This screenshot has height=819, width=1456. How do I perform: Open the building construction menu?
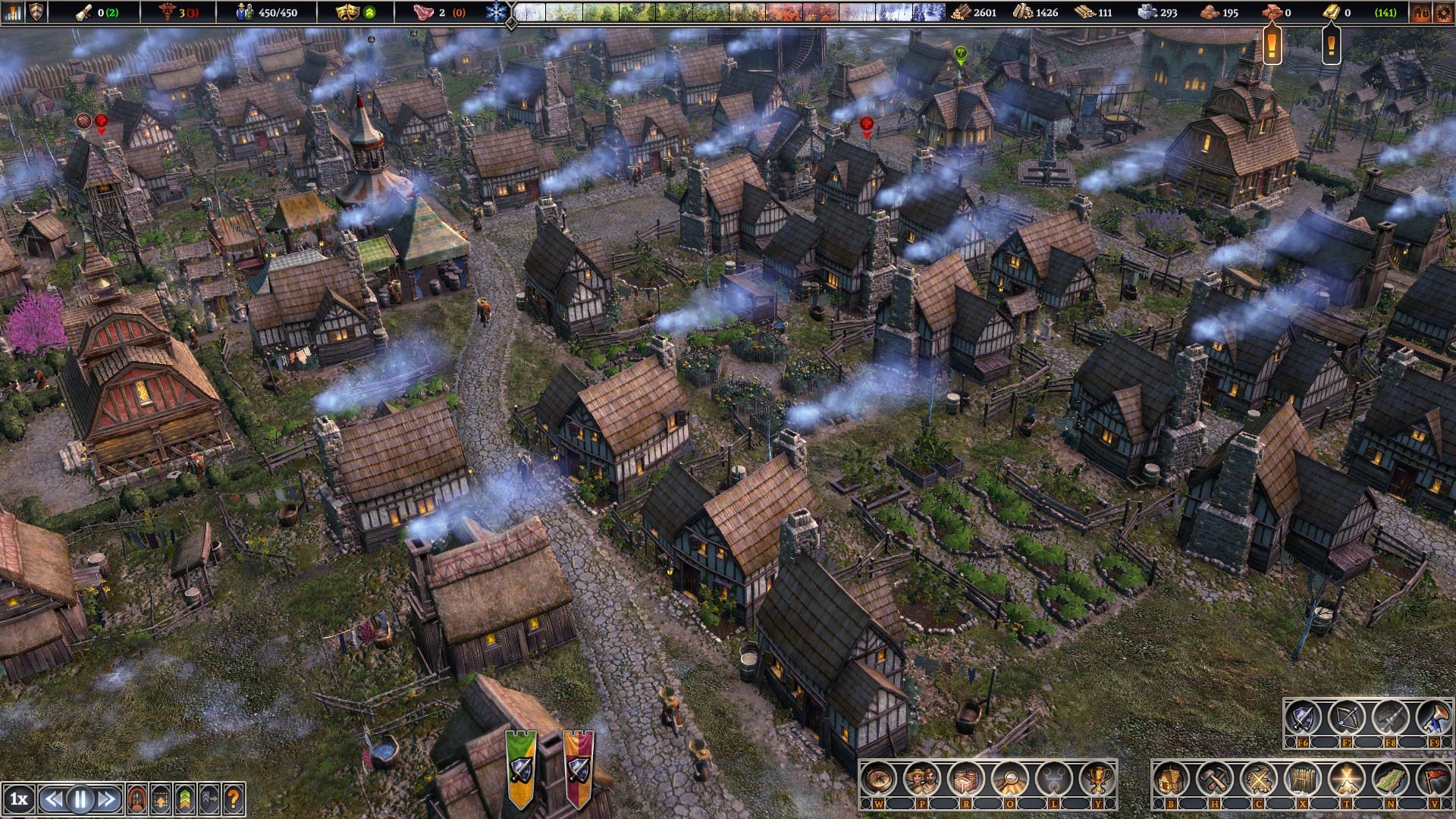pos(1171,779)
